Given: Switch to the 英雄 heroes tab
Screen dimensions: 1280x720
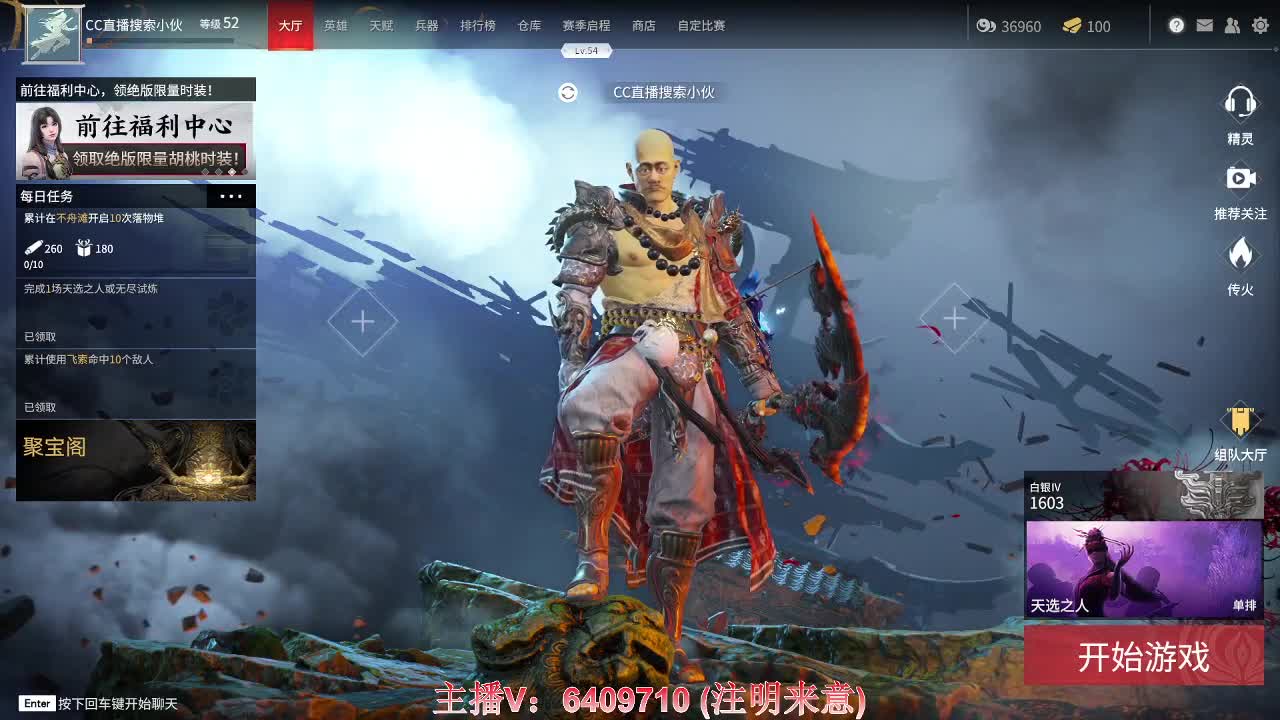Looking at the screenshot, I should click(x=335, y=26).
